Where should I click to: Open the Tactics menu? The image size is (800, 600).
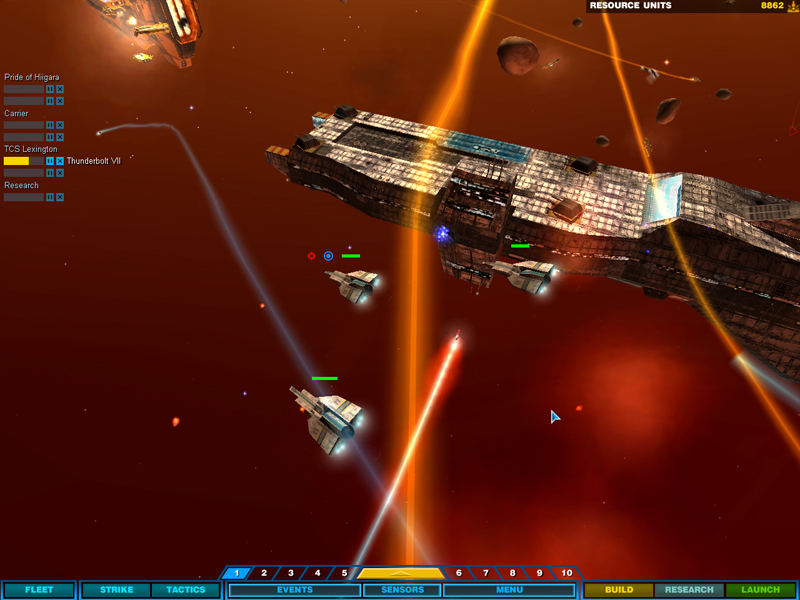point(185,590)
